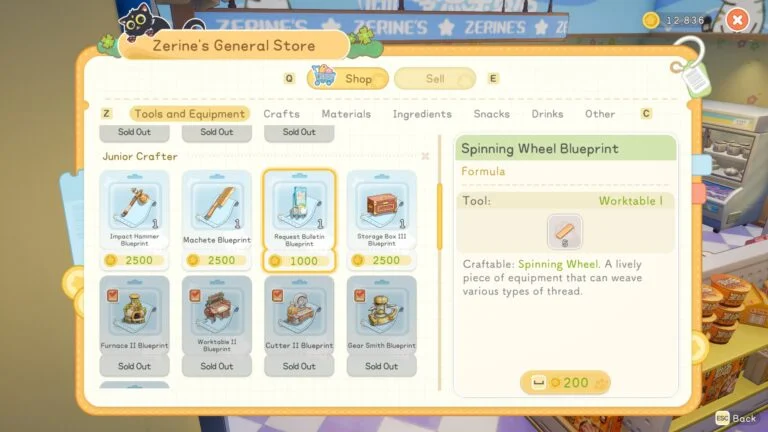This screenshot has width=768, height=432.
Task: Collapse the Junior Crafter section
Action: (425, 156)
